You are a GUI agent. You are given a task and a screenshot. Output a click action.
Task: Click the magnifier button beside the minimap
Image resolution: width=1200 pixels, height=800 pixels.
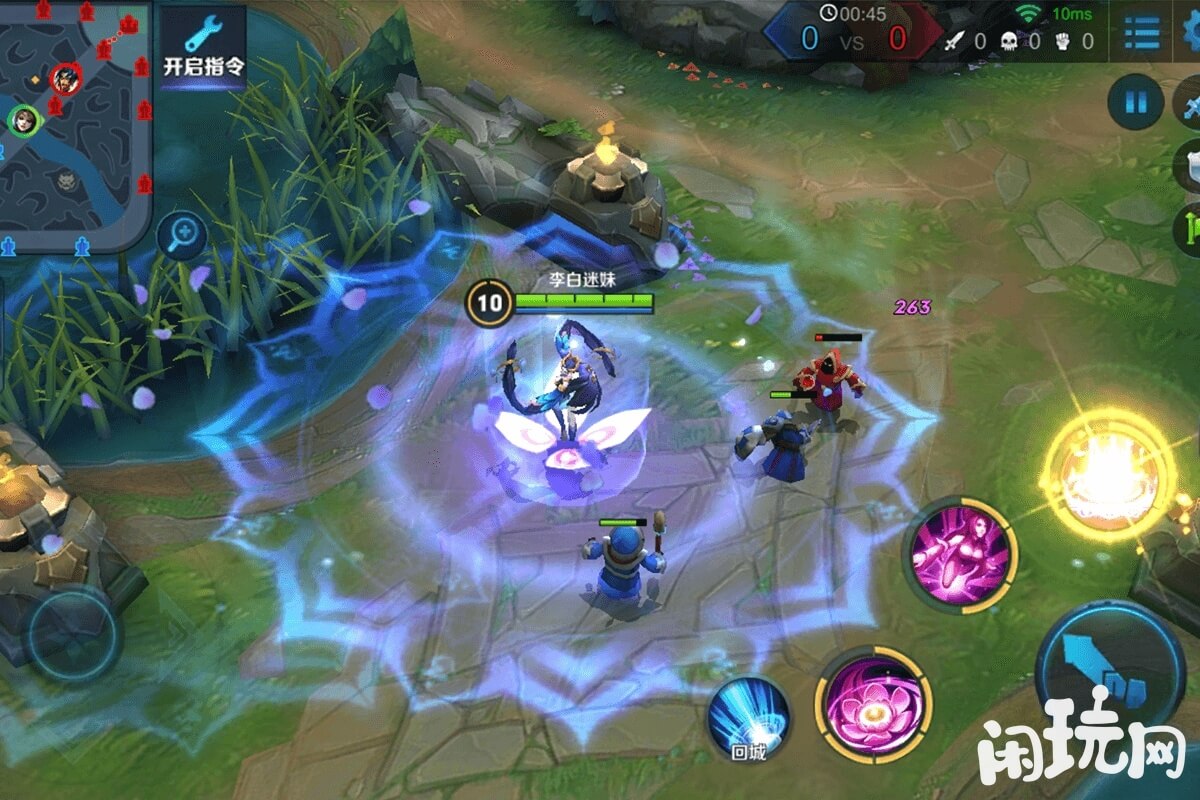[x=182, y=236]
